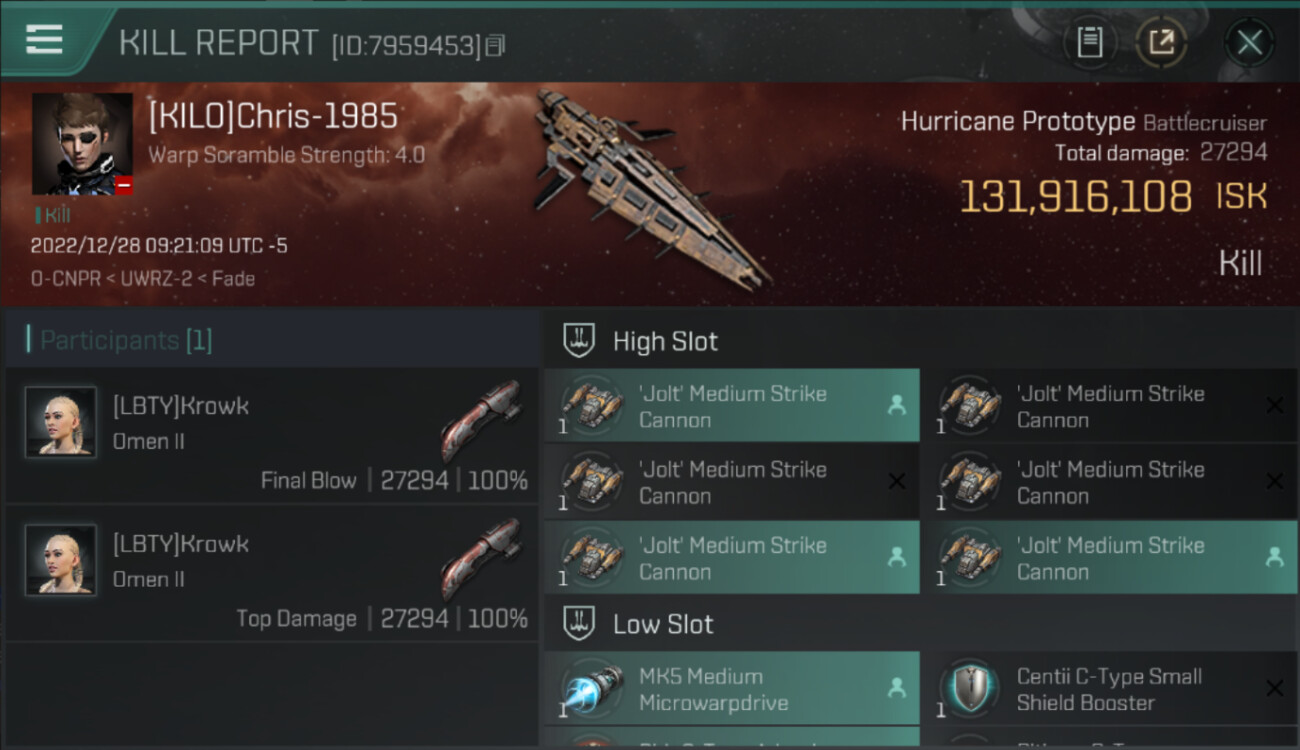Select the Final Blow participant row
The height and width of the screenshot is (750, 1300).
pyautogui.click(x=272, y=435)
